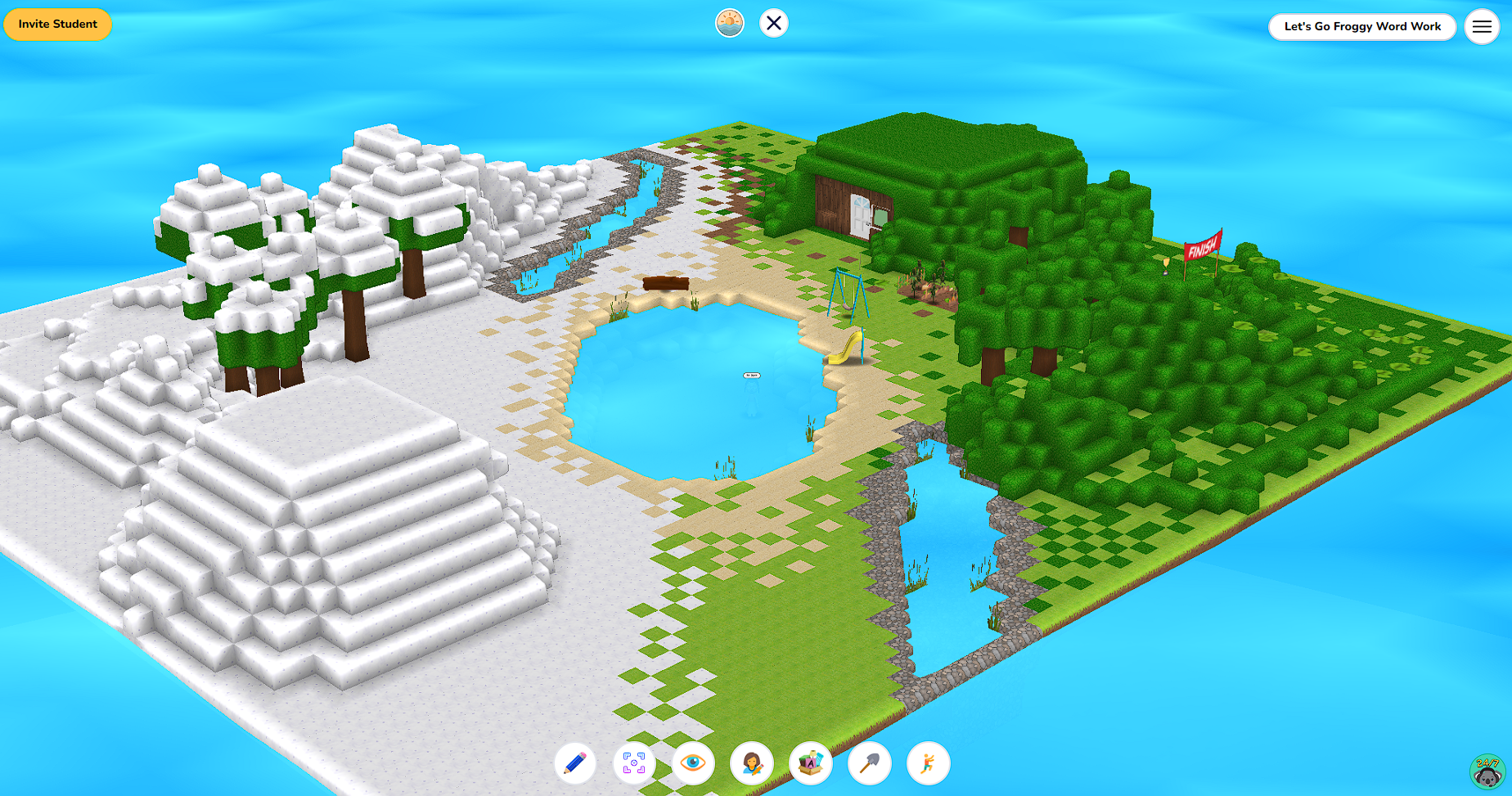1512x796 pixels.
Task: Click the sunrise environment settings icon
Action: click(729, 23)
